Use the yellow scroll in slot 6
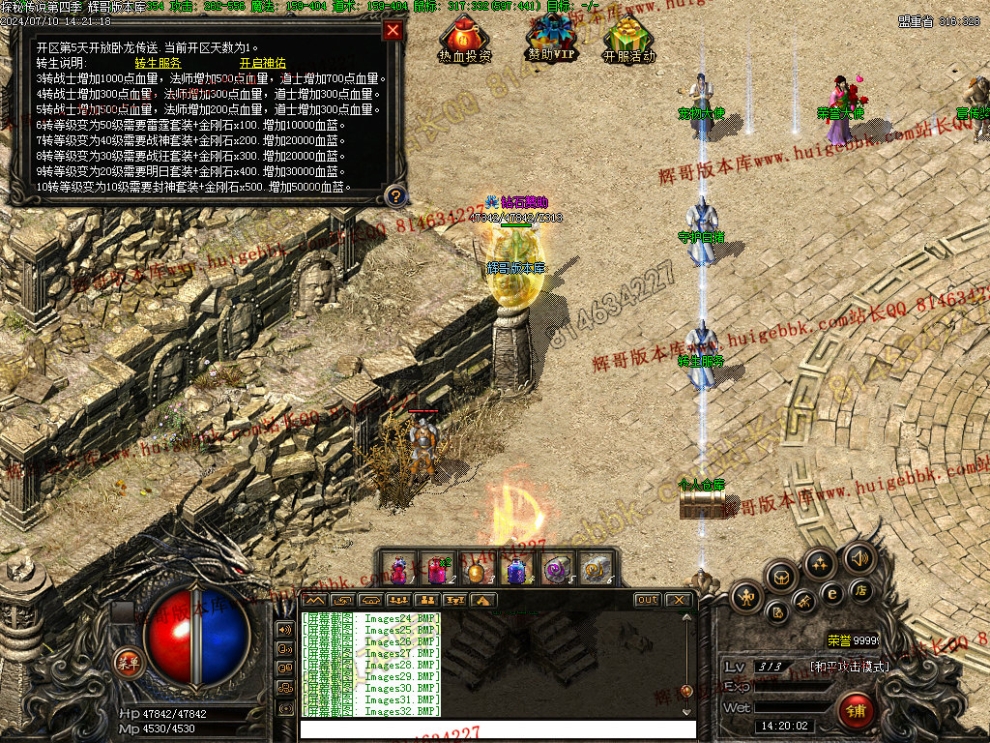The width and height of the screenshot is (990, 743). pos(594,570)
